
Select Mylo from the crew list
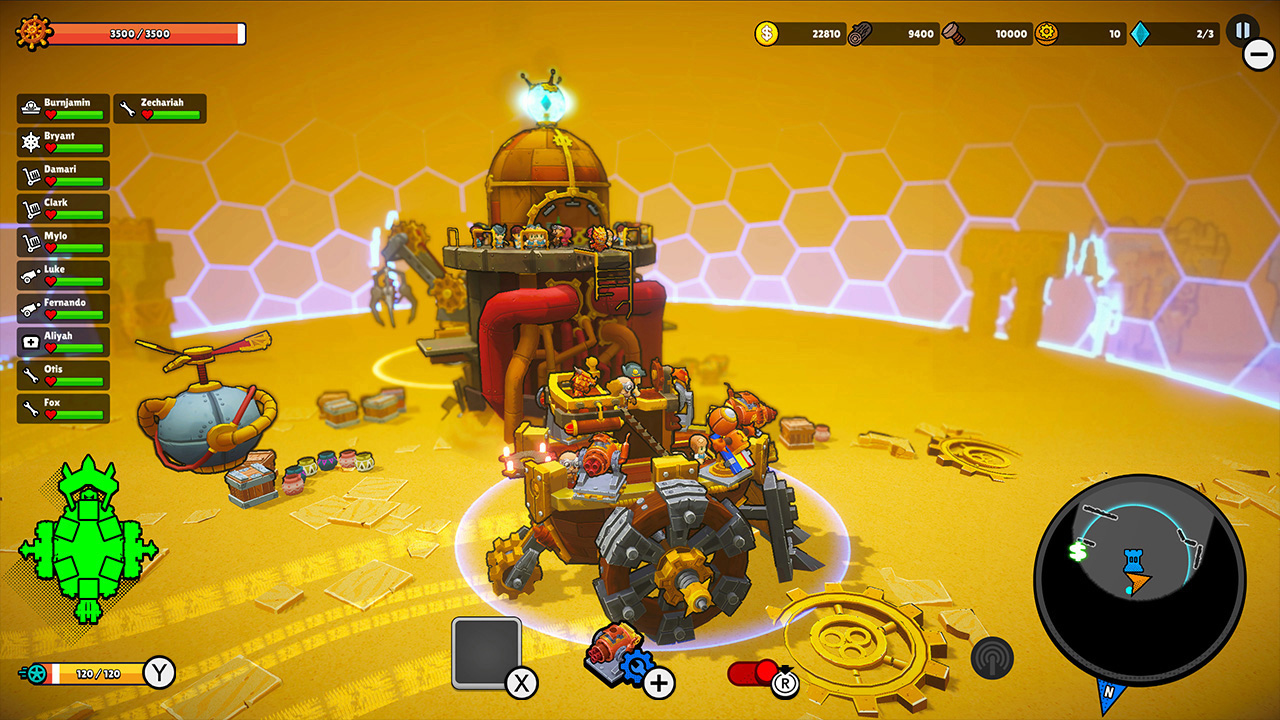coord(63,241)
